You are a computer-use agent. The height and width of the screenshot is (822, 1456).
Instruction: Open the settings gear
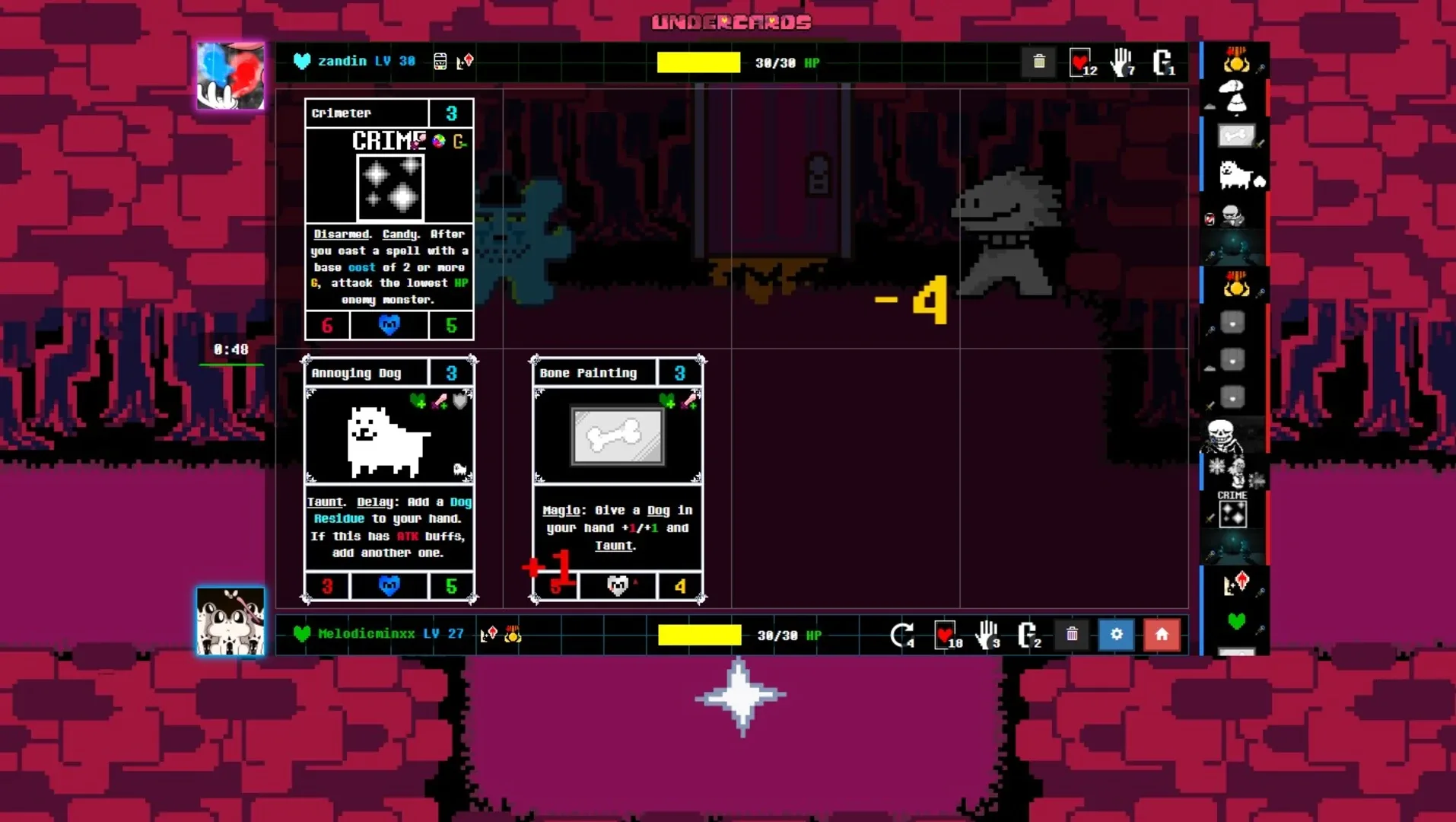(x=1116, y=634)
